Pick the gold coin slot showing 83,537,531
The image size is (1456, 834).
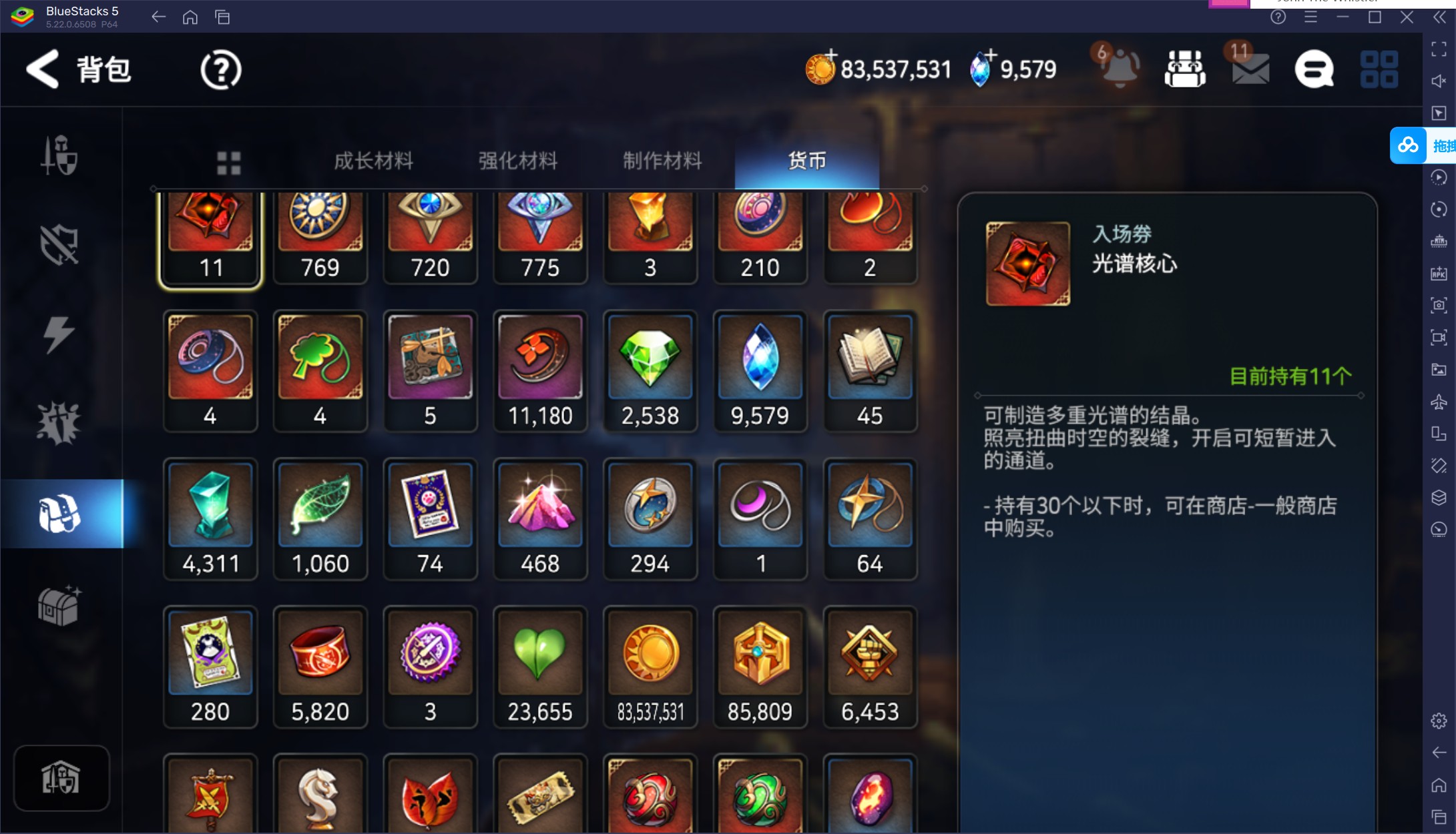(650, 667)
